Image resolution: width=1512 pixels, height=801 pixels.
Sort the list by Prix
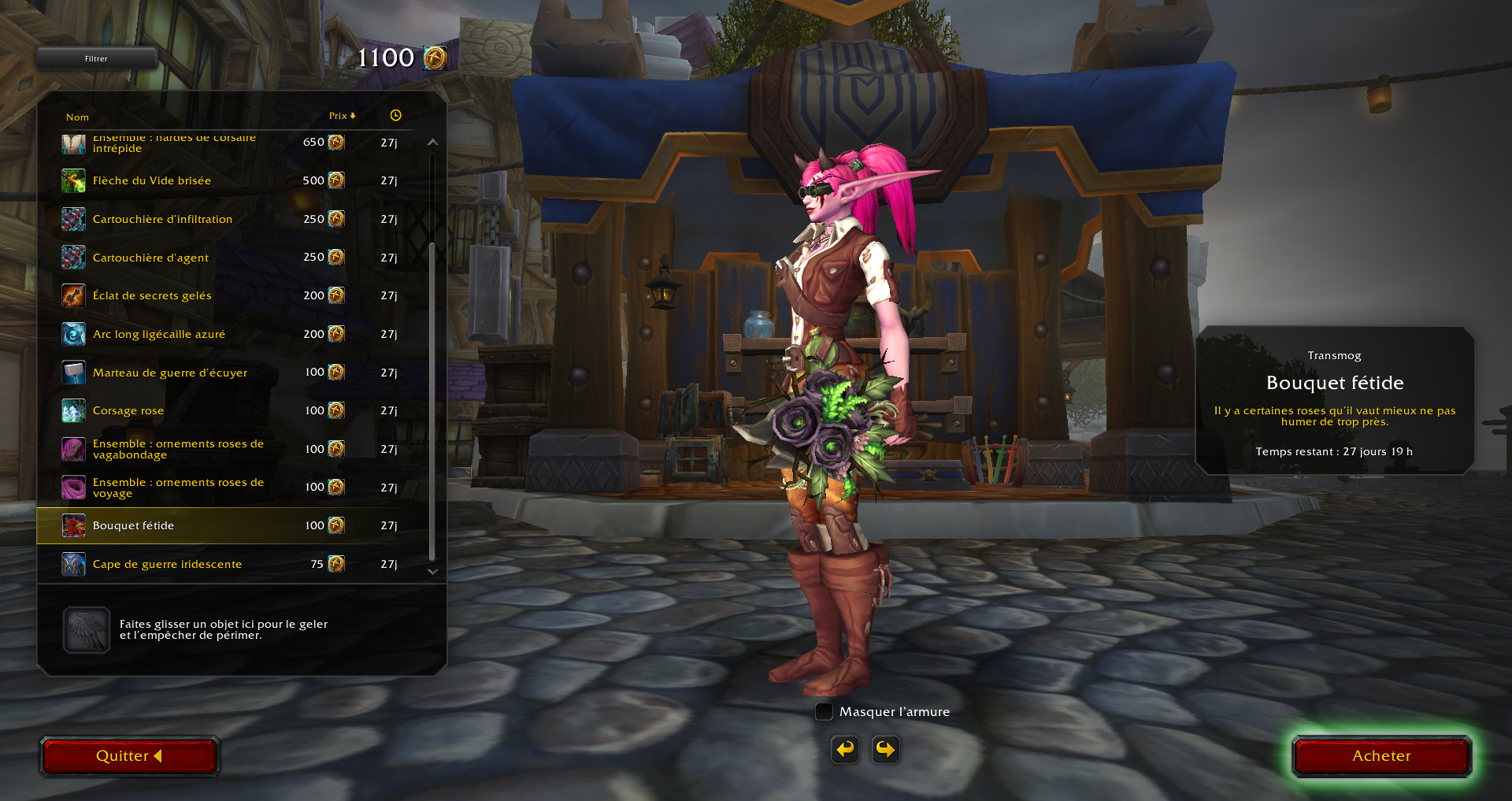click(342, 116)
